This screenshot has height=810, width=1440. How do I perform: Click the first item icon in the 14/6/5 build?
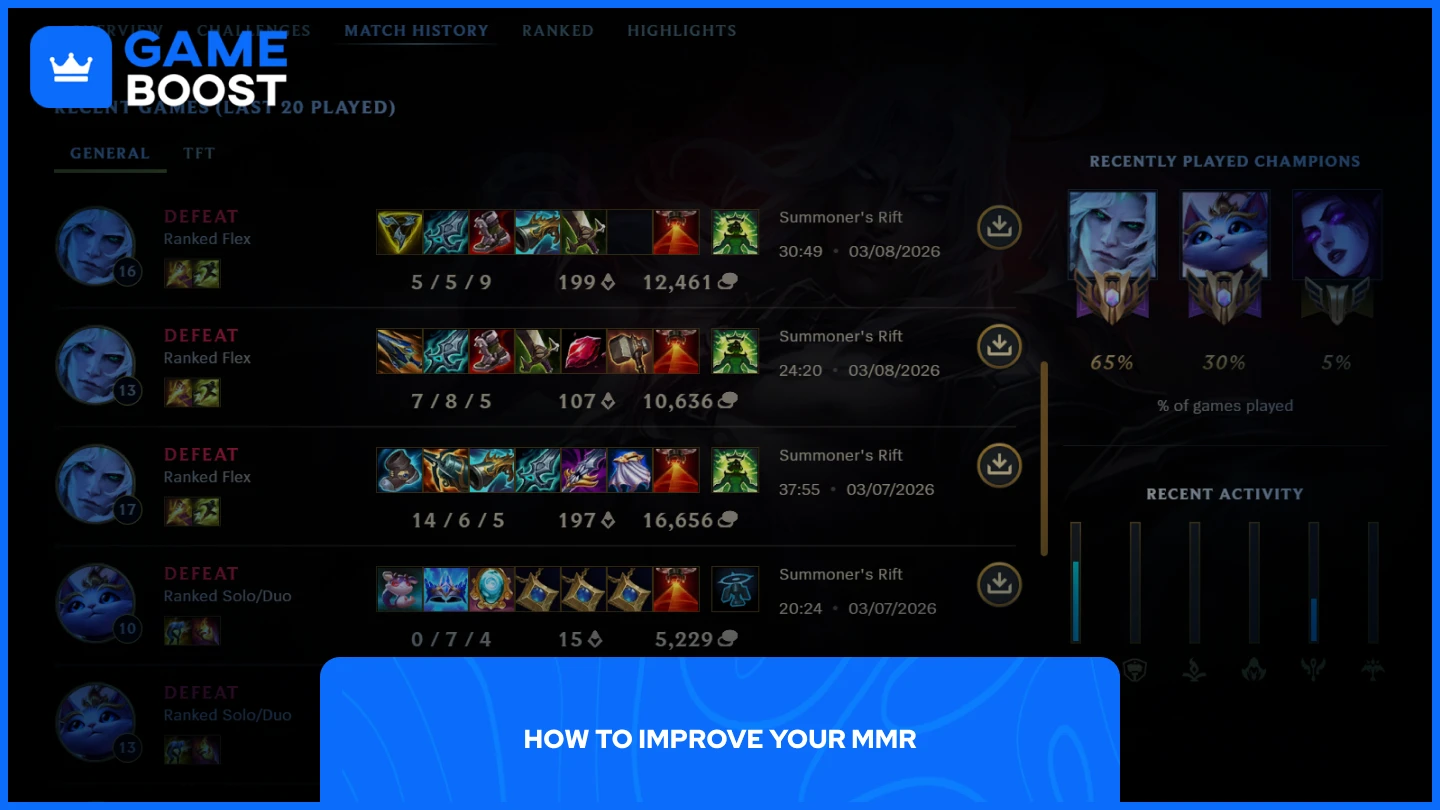click(398, 470)
